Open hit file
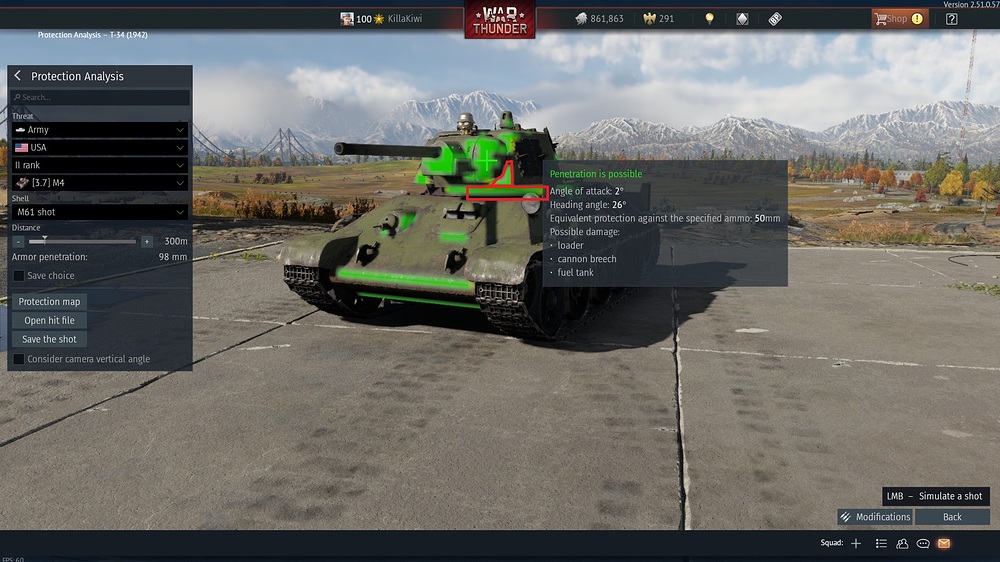 pyautogui.click(x=49, y=320)
